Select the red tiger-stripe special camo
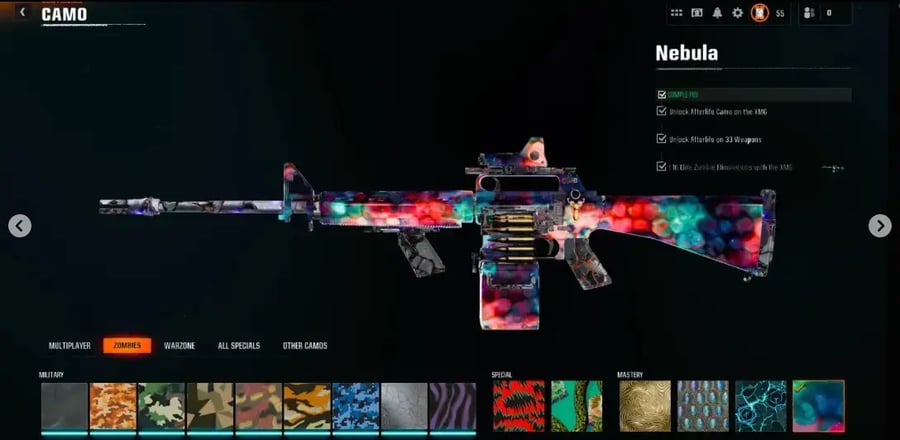The width and height of the screenshot is (900, 440). [x=518, y=406]
